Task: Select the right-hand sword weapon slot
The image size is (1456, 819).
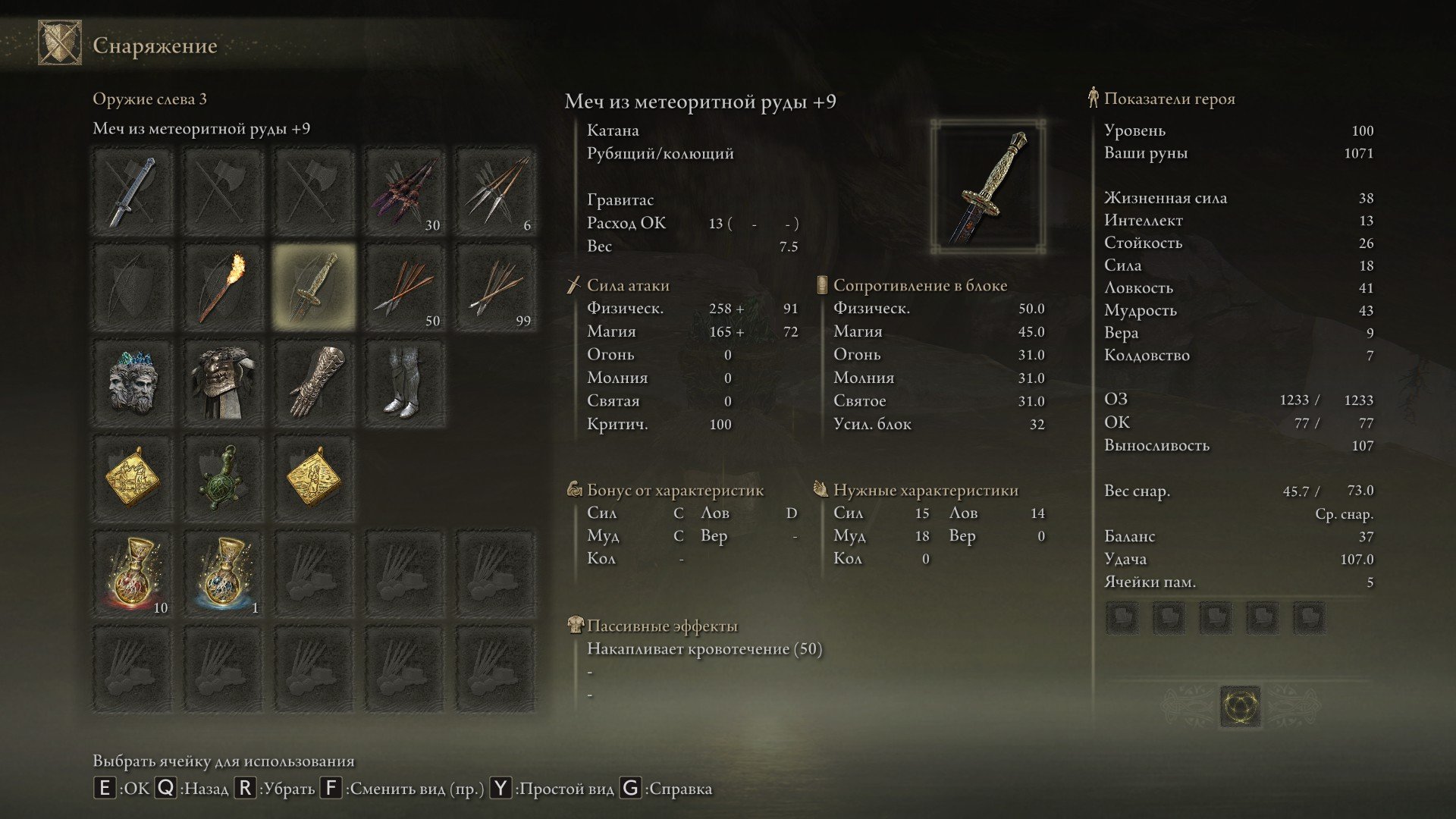Action: click(133, 192)
